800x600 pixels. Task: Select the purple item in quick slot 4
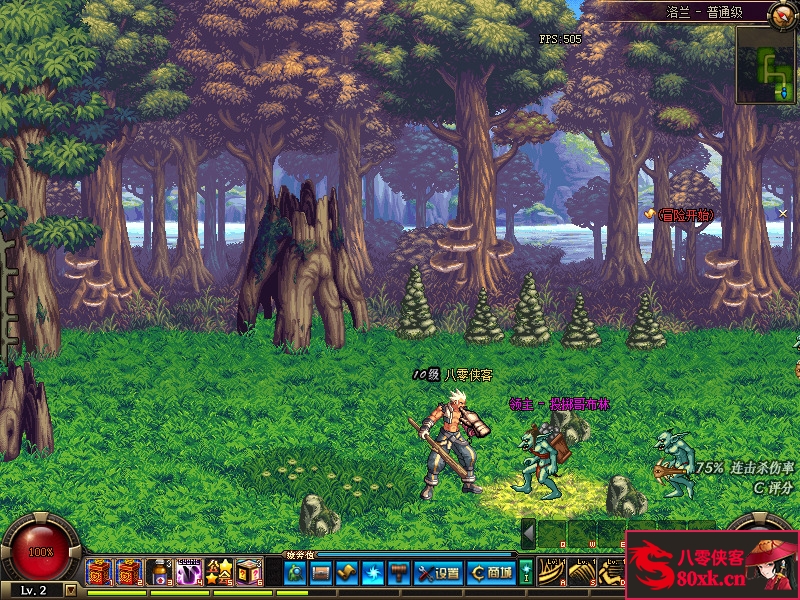coord(189,572)
